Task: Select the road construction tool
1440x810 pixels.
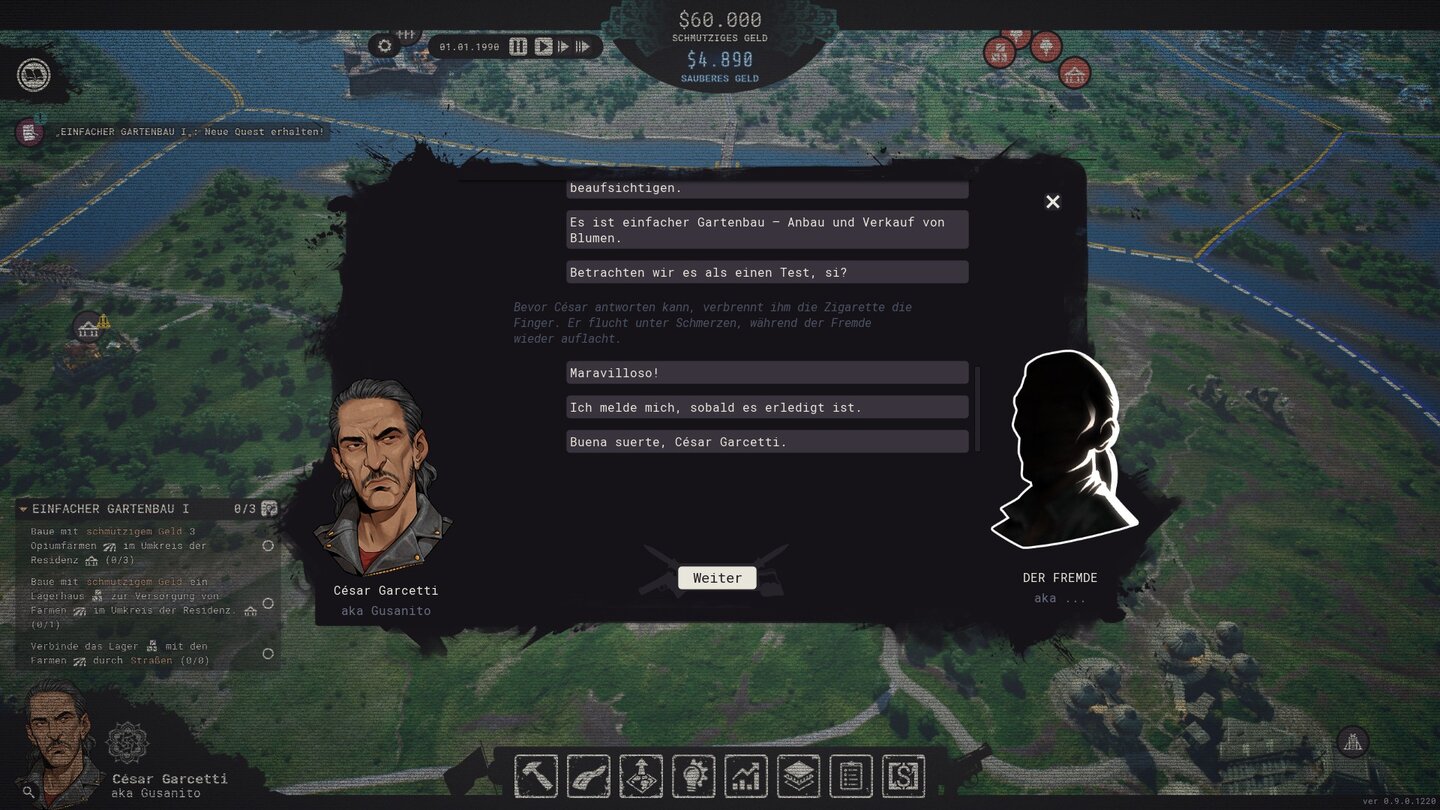Action: 588,775
